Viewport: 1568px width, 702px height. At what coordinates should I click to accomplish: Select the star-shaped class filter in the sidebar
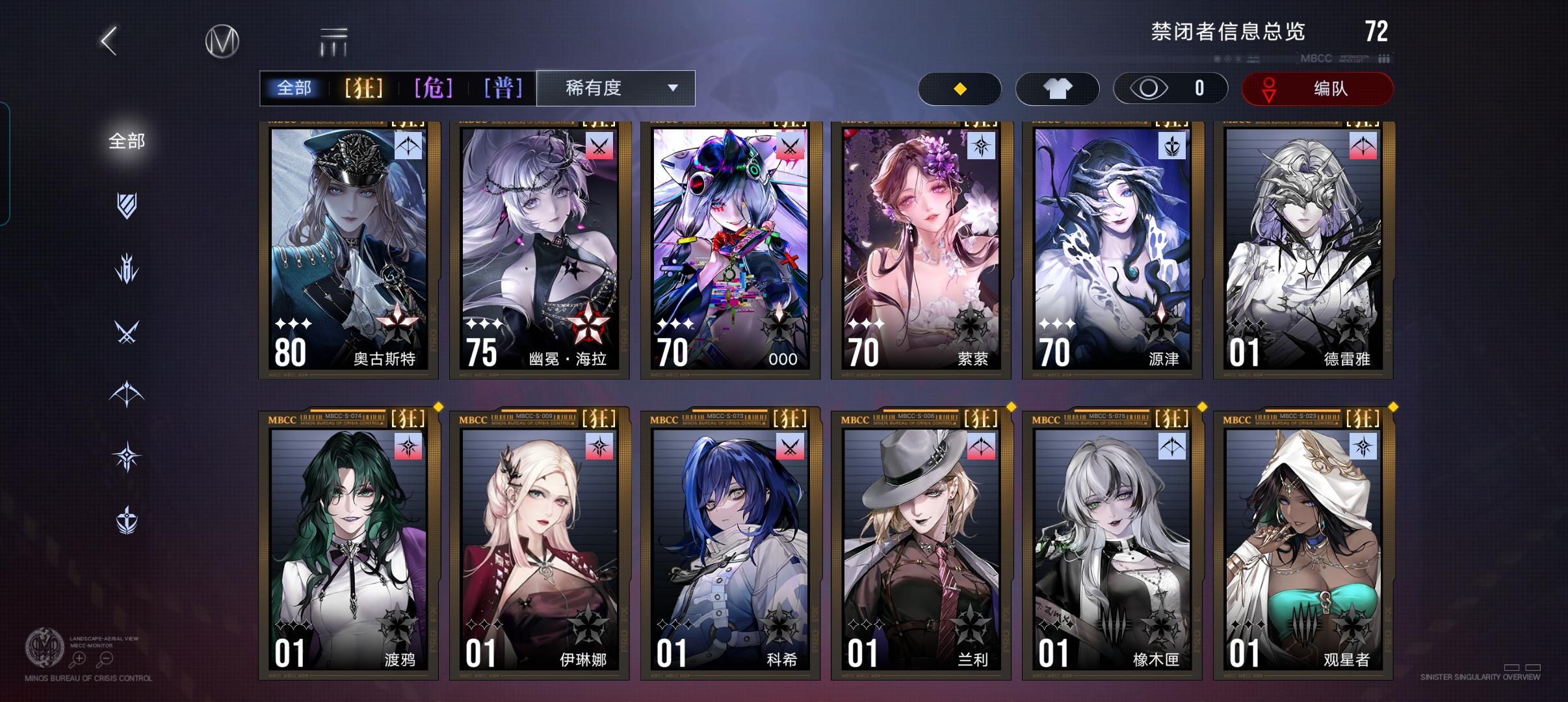pos(127,455)
